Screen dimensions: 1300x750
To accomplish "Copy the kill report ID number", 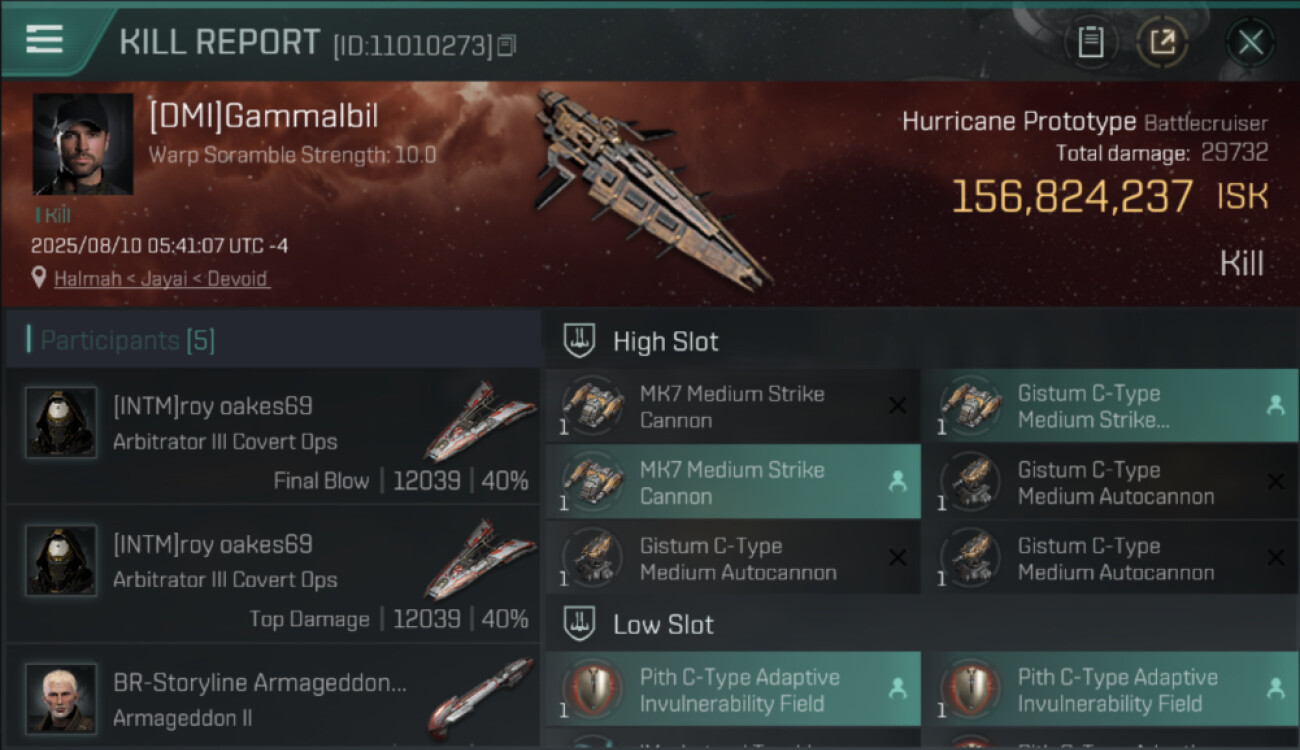I will click(x=507, y=45).
